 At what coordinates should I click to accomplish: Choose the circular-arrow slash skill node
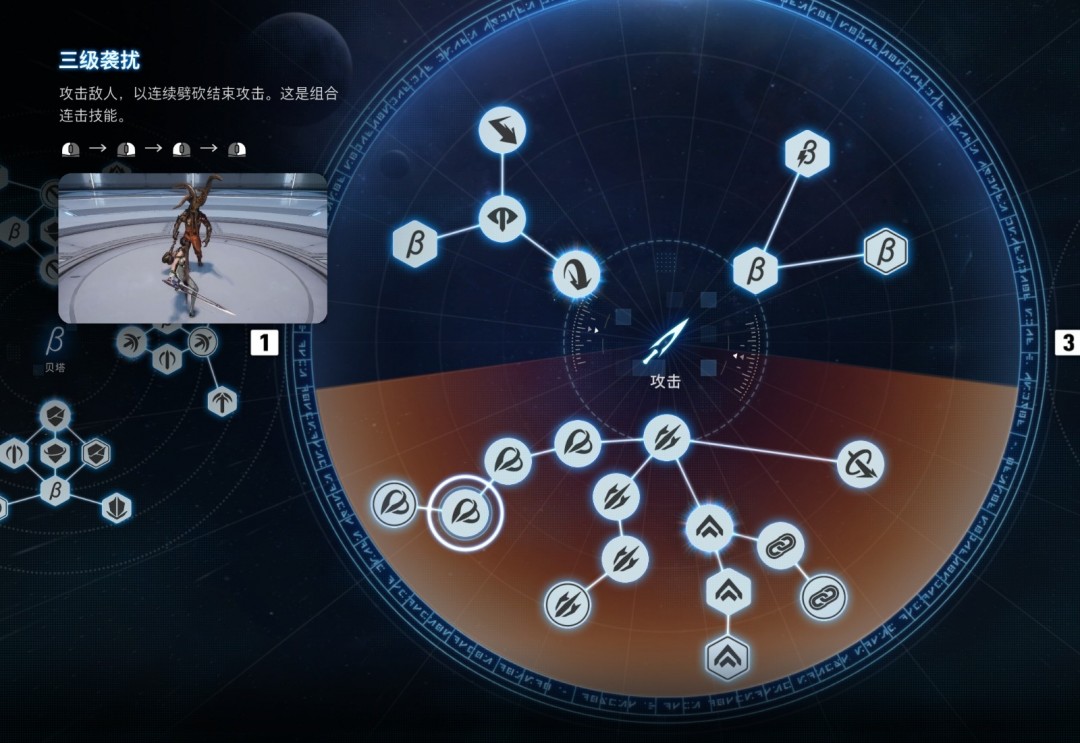(860, 464)
